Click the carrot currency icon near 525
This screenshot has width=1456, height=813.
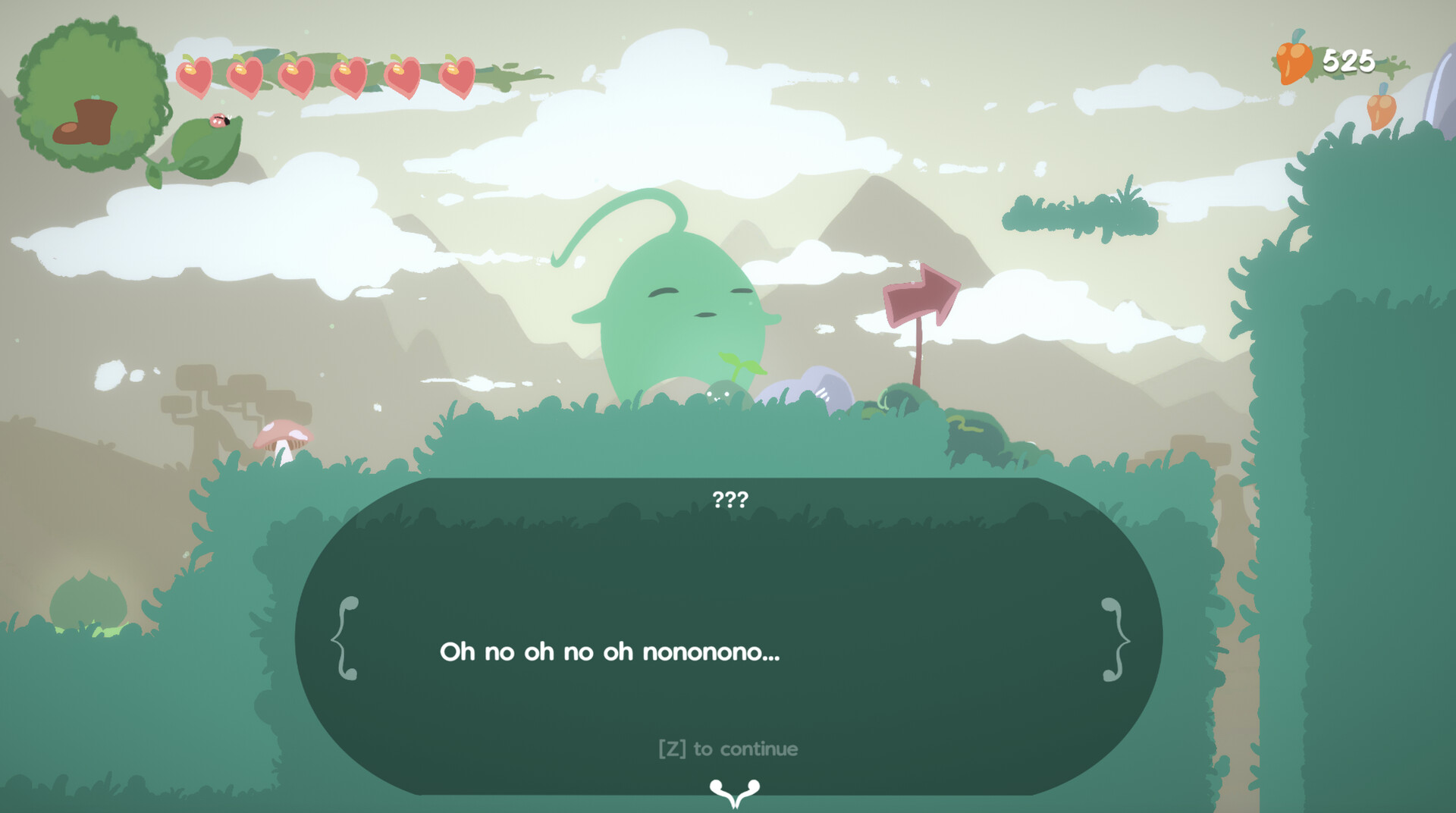(1294, 61)
